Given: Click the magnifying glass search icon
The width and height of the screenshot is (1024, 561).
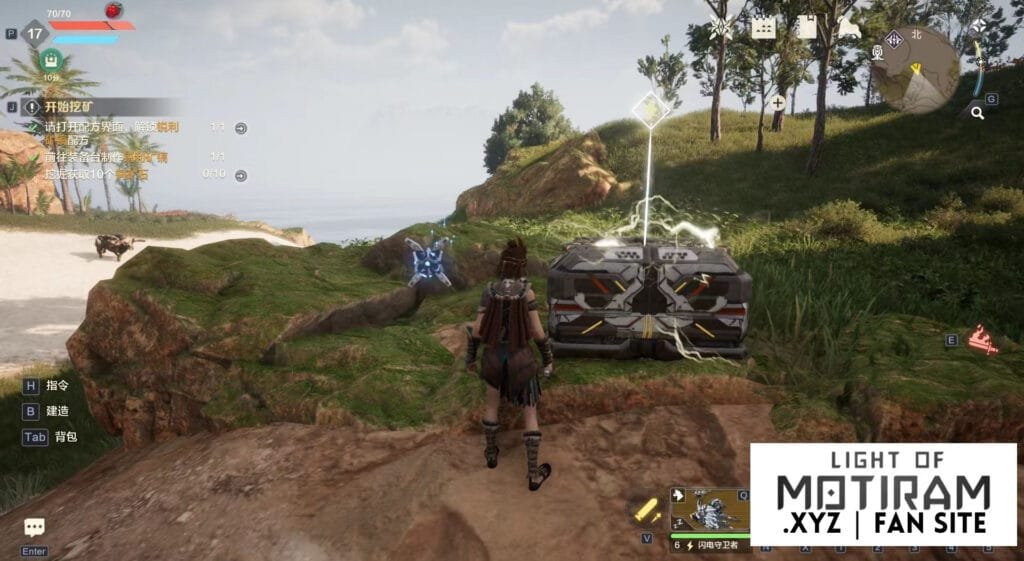Looking at the screenshot, I should (976, 113).
